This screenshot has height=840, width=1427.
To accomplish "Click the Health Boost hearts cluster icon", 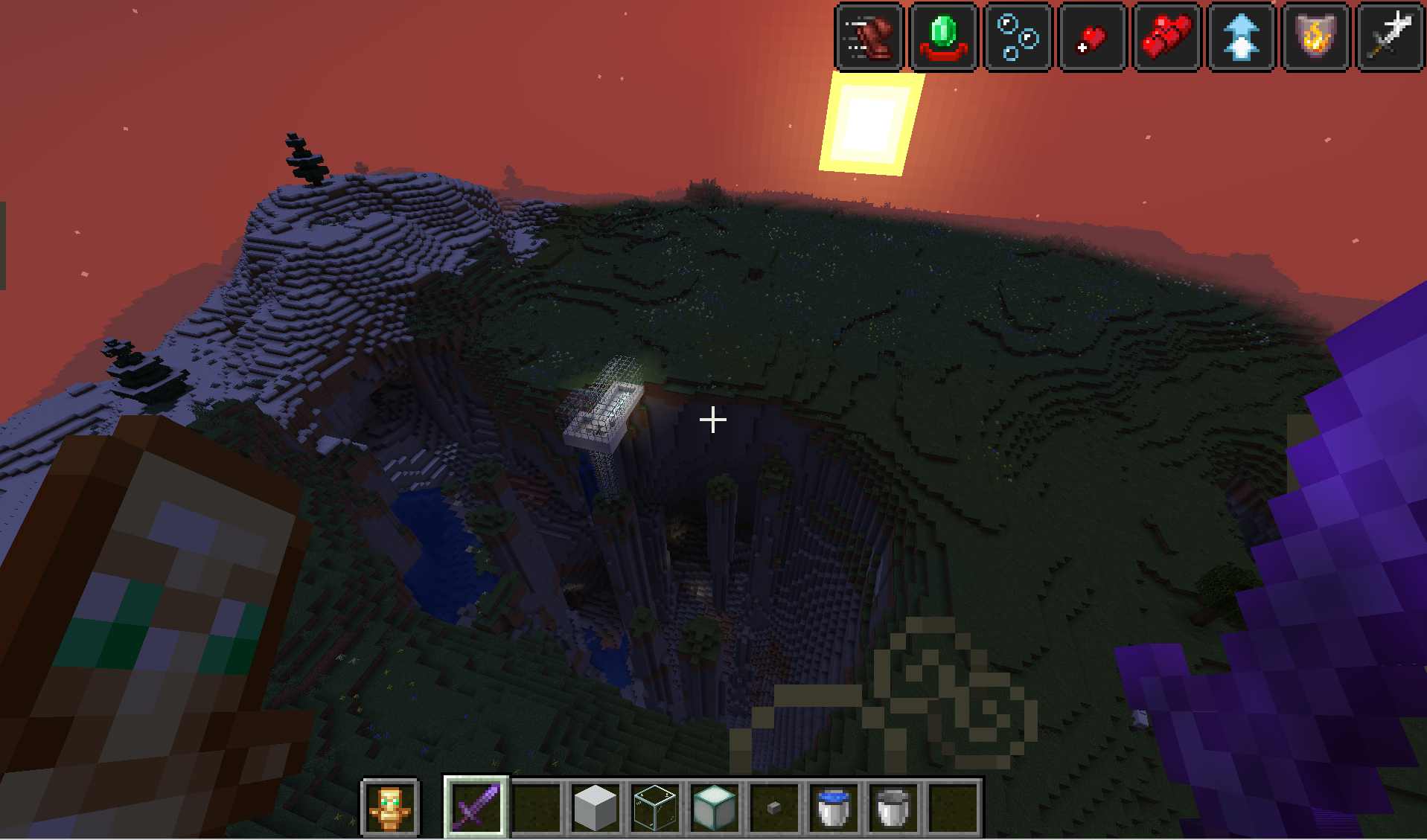I will pos(1166,36).
